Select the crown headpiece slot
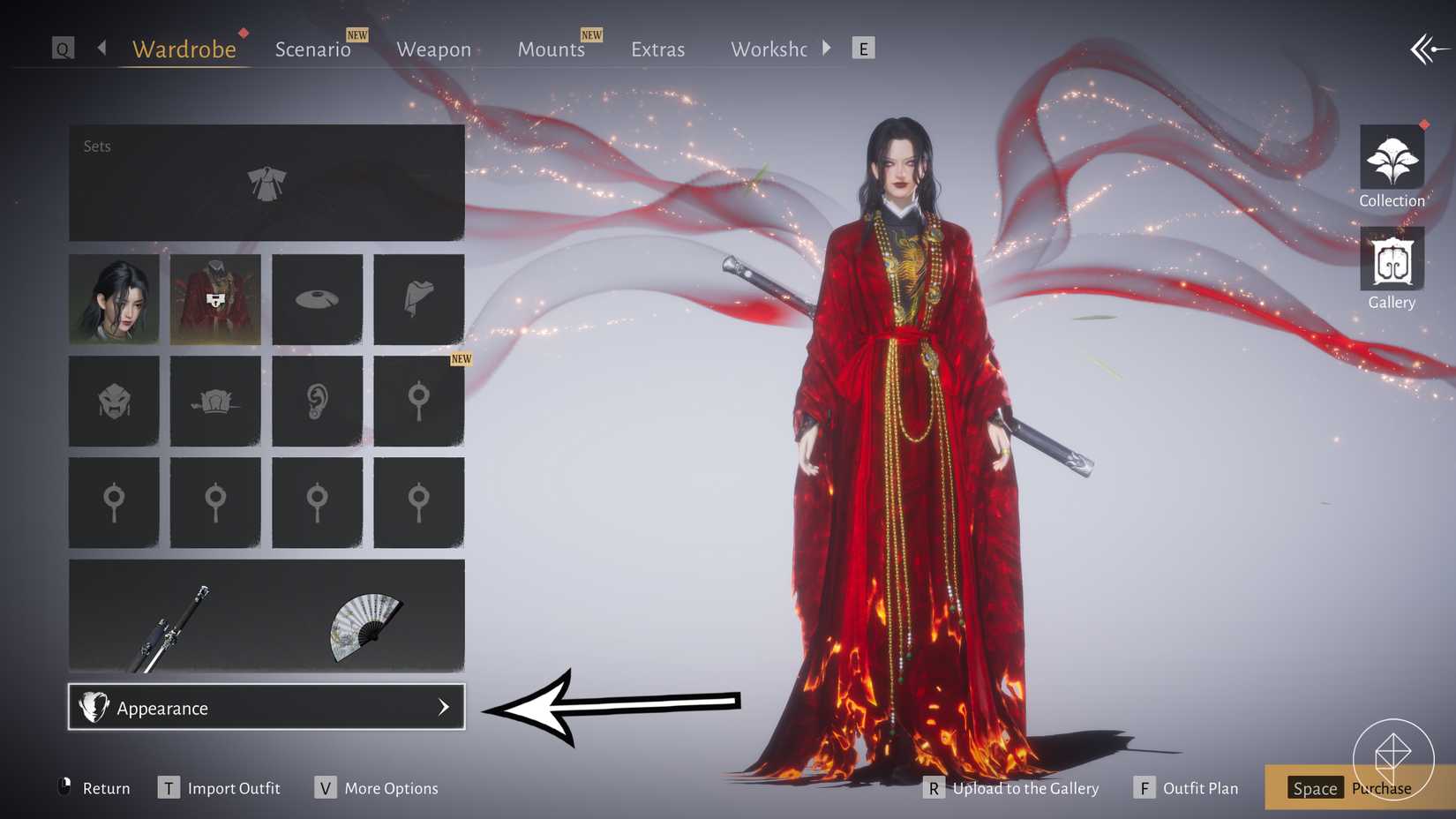The image size is (1456, 819). (215, 401)
